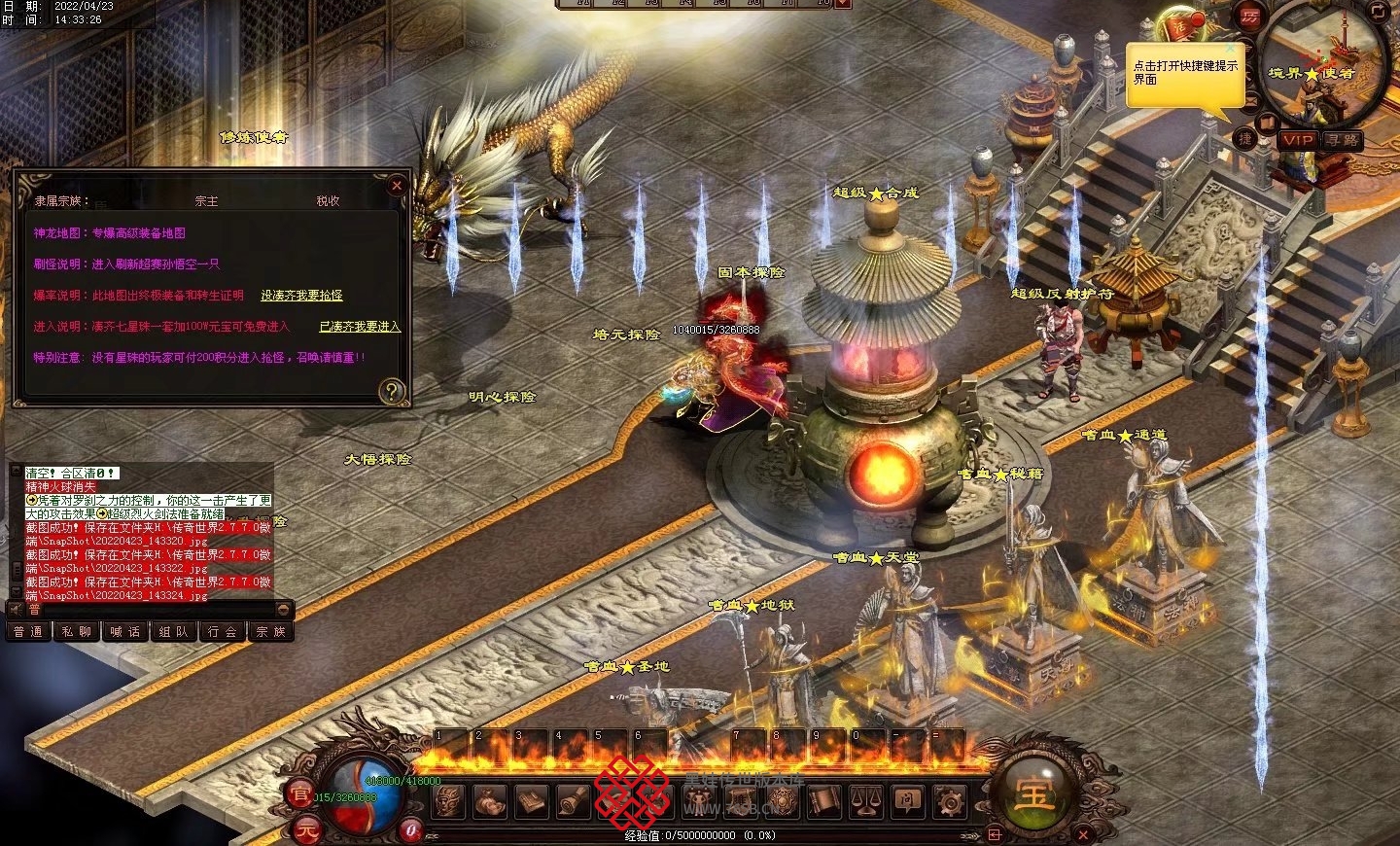This screenshot has width=1400, height=846.
Task: Open the VIP panel
Action: 1297,140
